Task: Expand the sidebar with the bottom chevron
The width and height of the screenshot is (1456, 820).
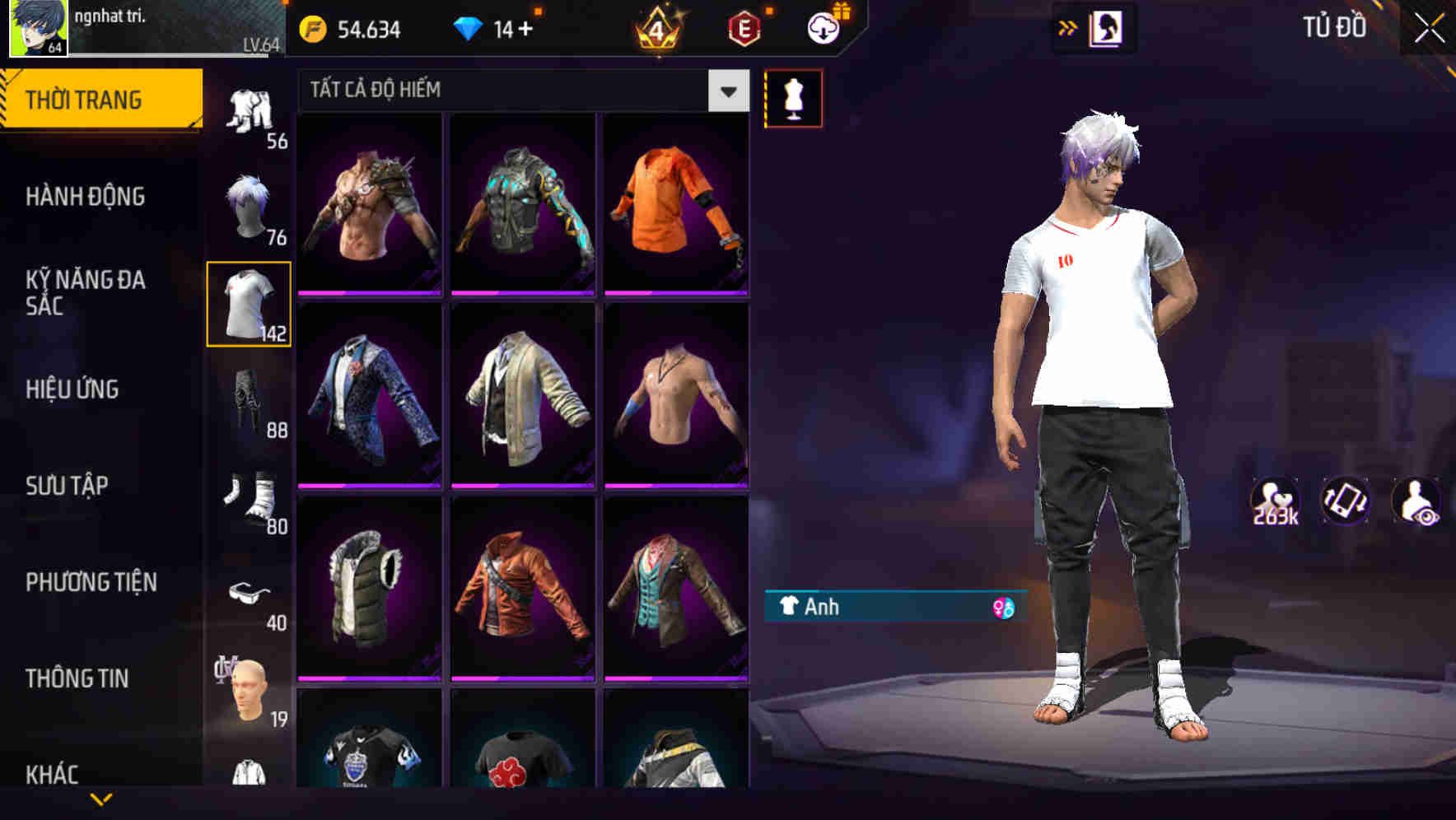Action: (x=102, y=800)
